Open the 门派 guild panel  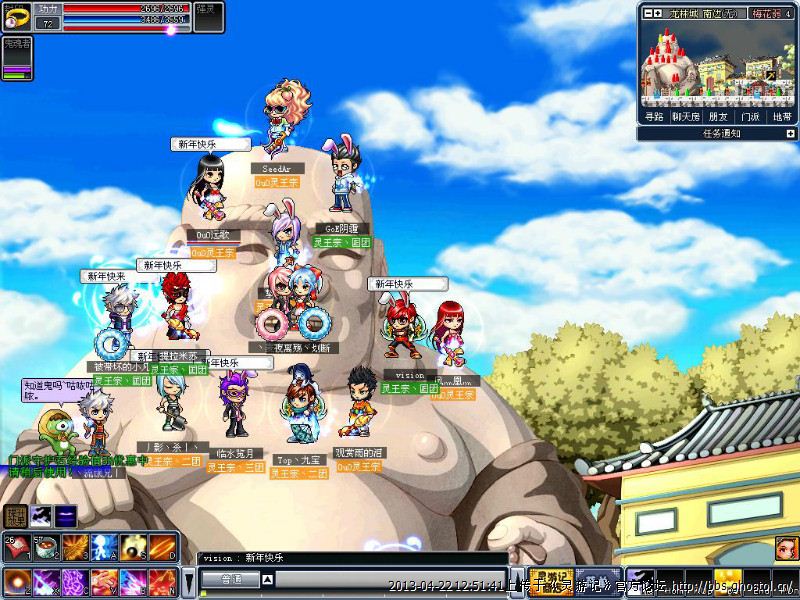coord(748,117)
